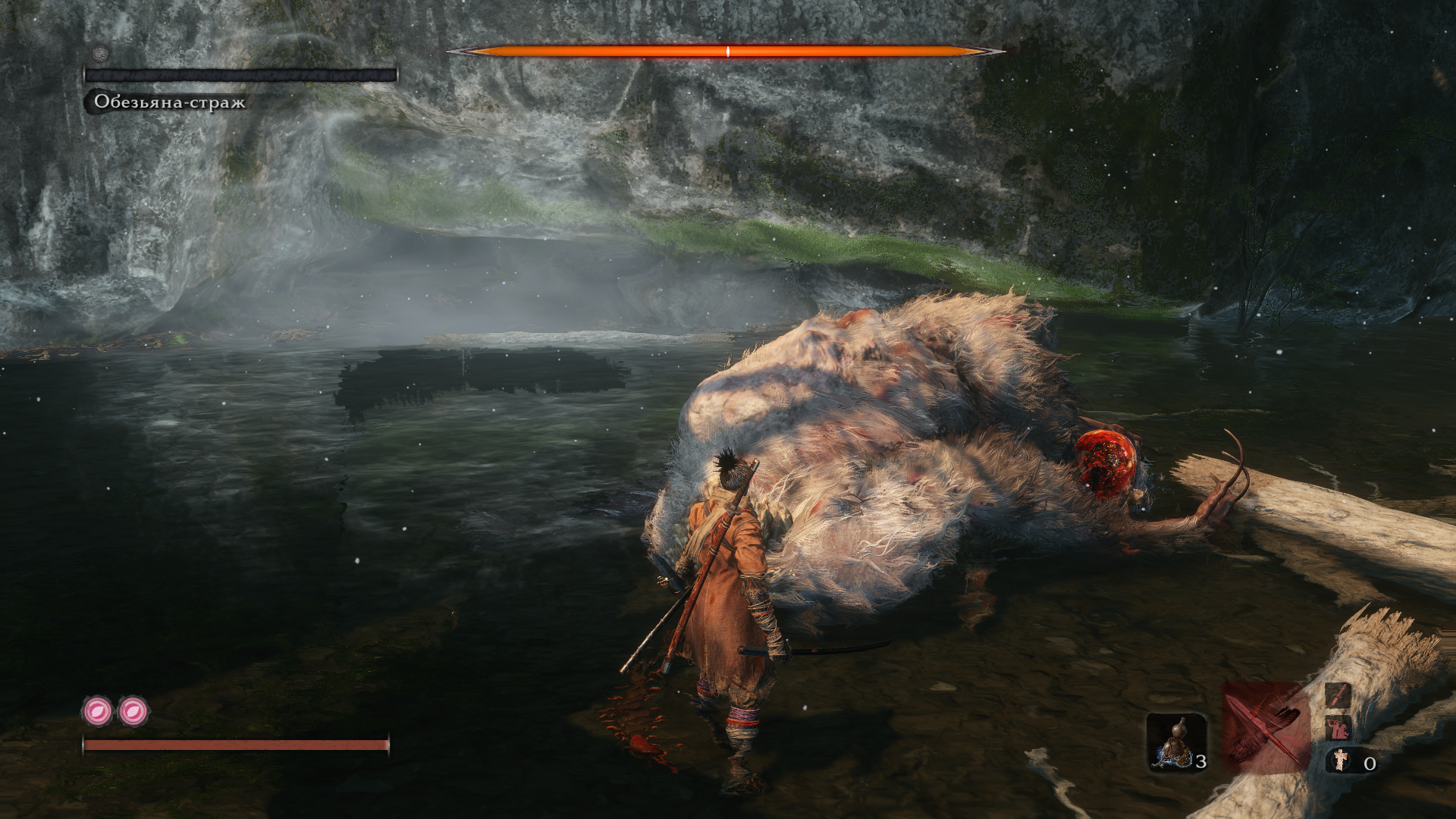Click the kneeling figures icon
This screenshot has width=1456, height=819.
1338,728
